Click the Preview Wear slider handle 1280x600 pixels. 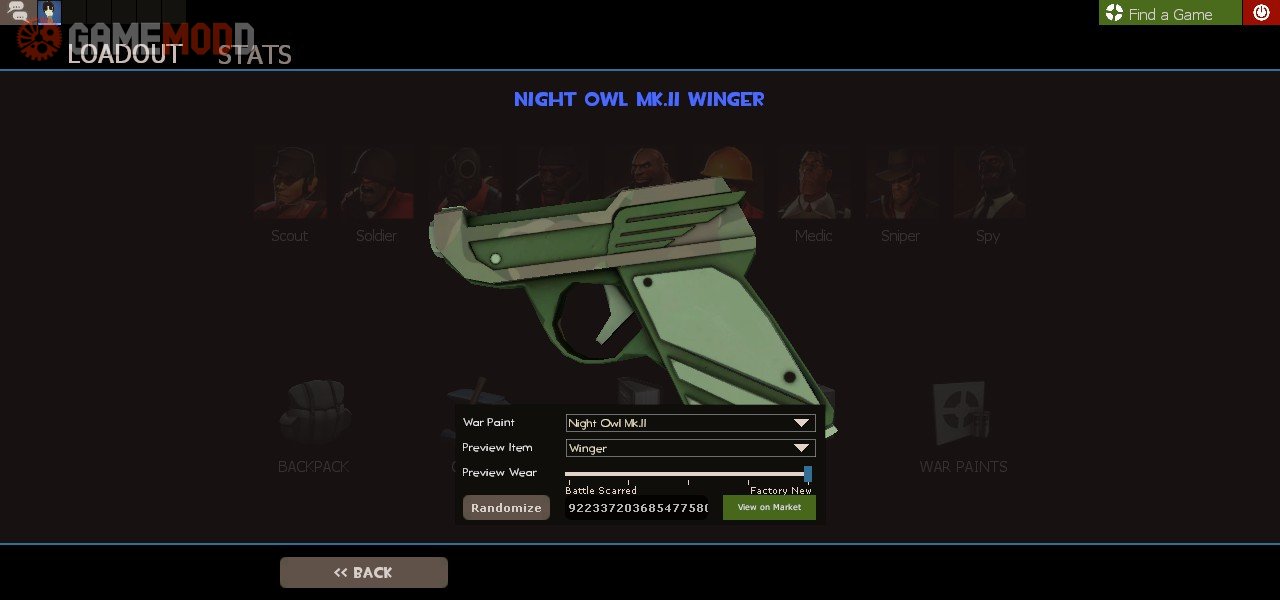point(808,474)
